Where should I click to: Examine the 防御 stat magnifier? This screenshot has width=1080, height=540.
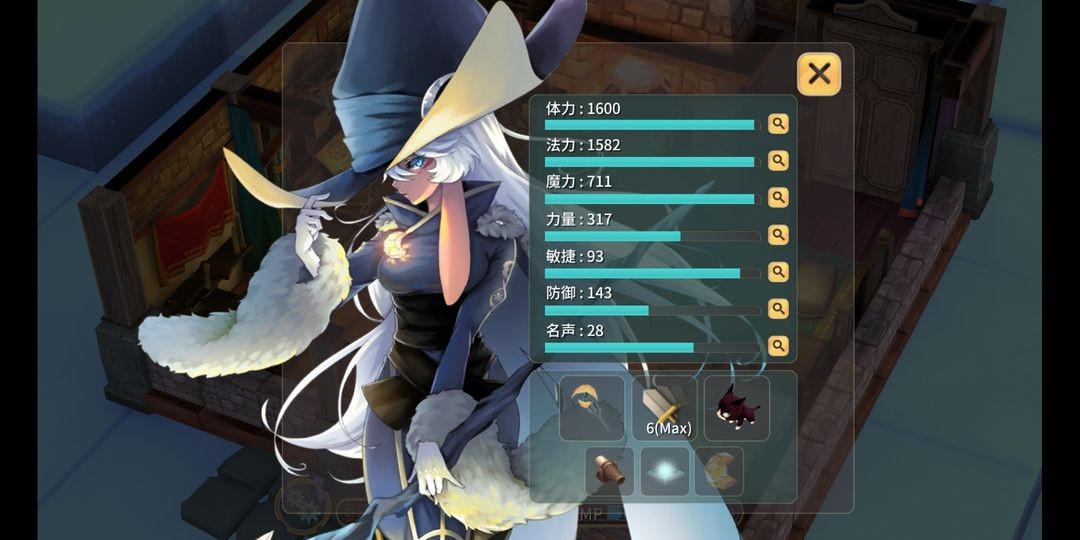[778, 309]
